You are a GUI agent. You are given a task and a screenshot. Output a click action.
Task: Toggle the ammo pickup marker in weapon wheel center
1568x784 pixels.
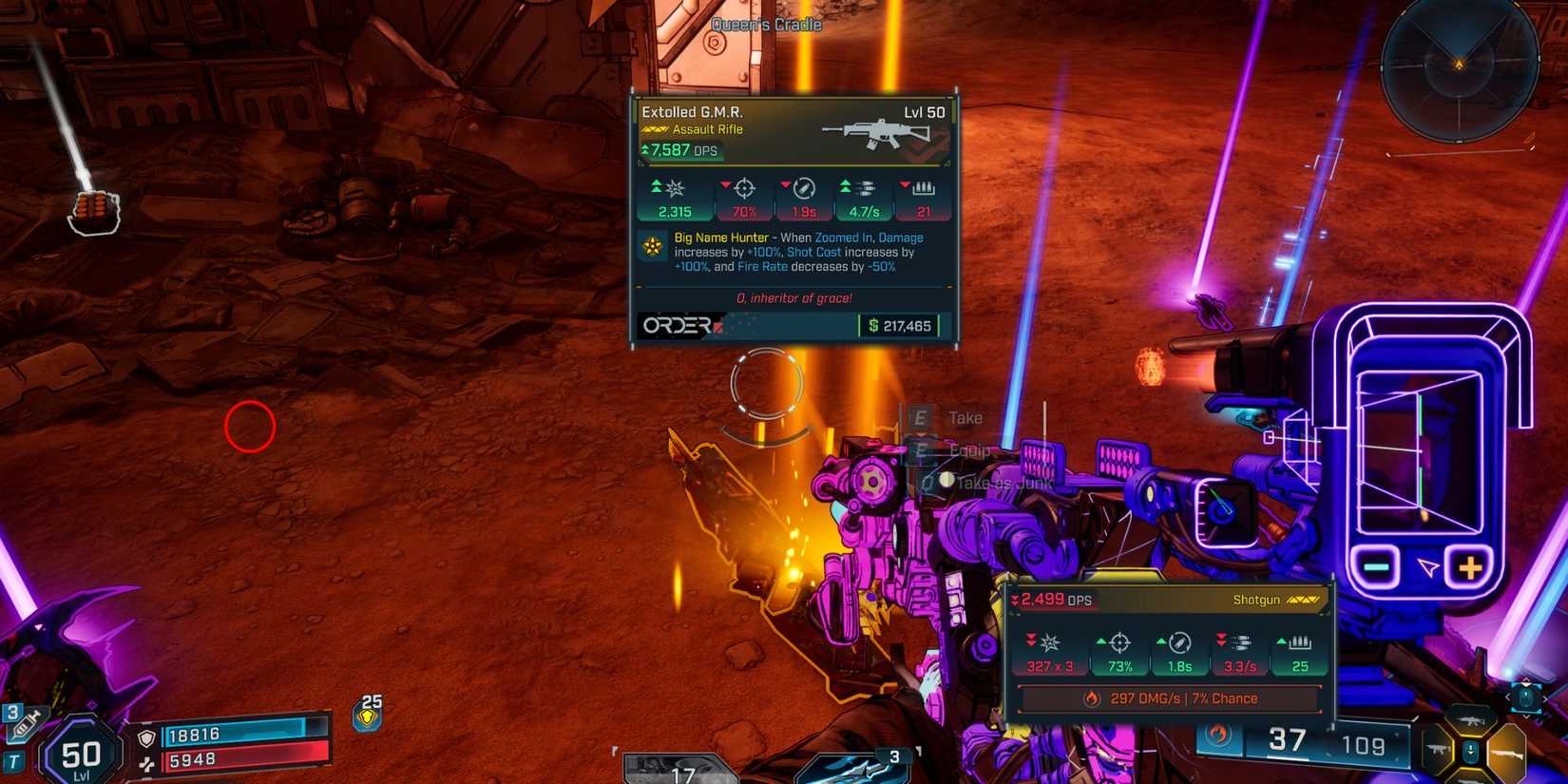pyautogui.click(x=1471, y=751)
